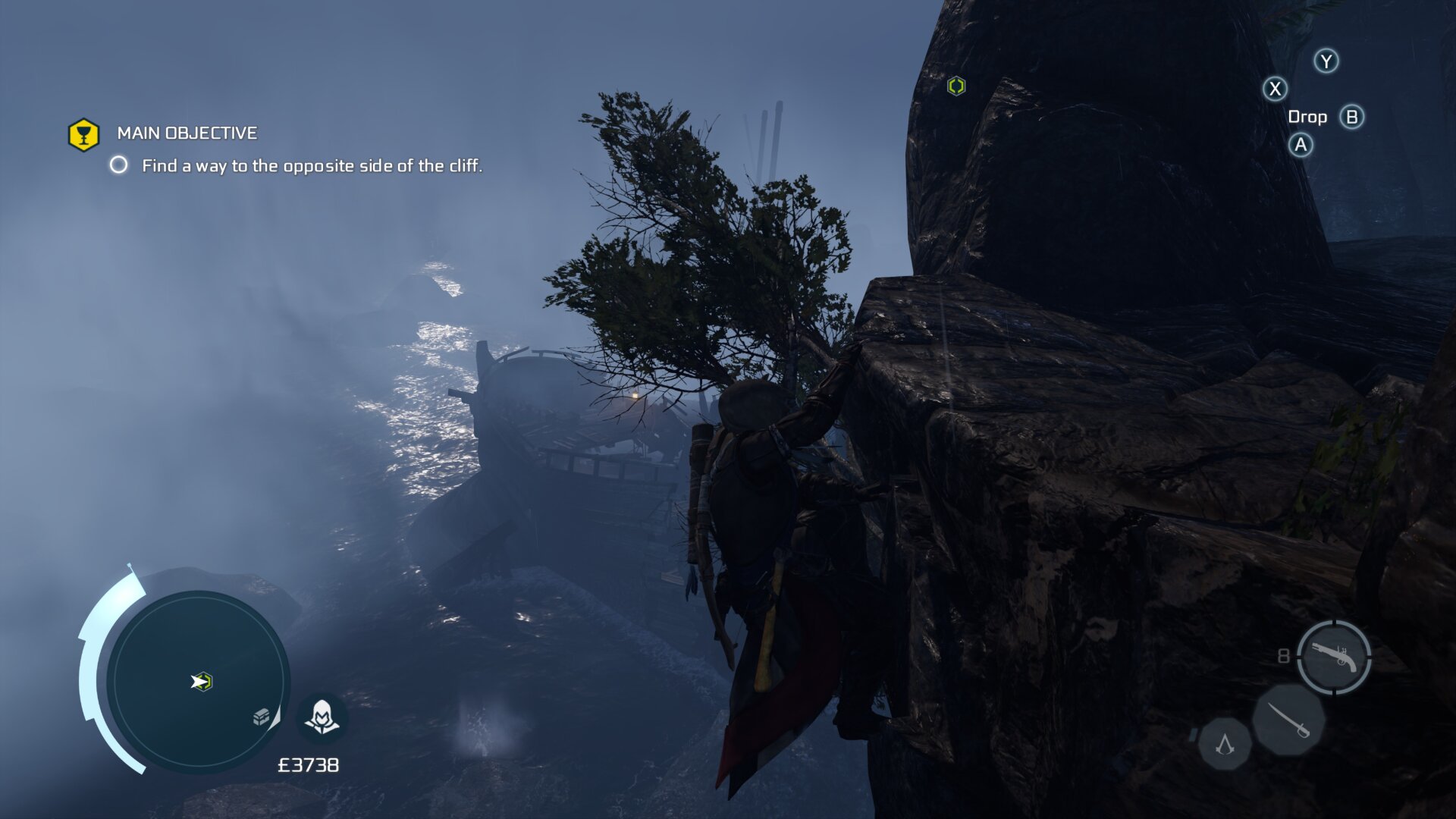Select the flintlock pistol weapon slot
The height and width of the screenshot is (819, 1456).
coord(1334,657)
